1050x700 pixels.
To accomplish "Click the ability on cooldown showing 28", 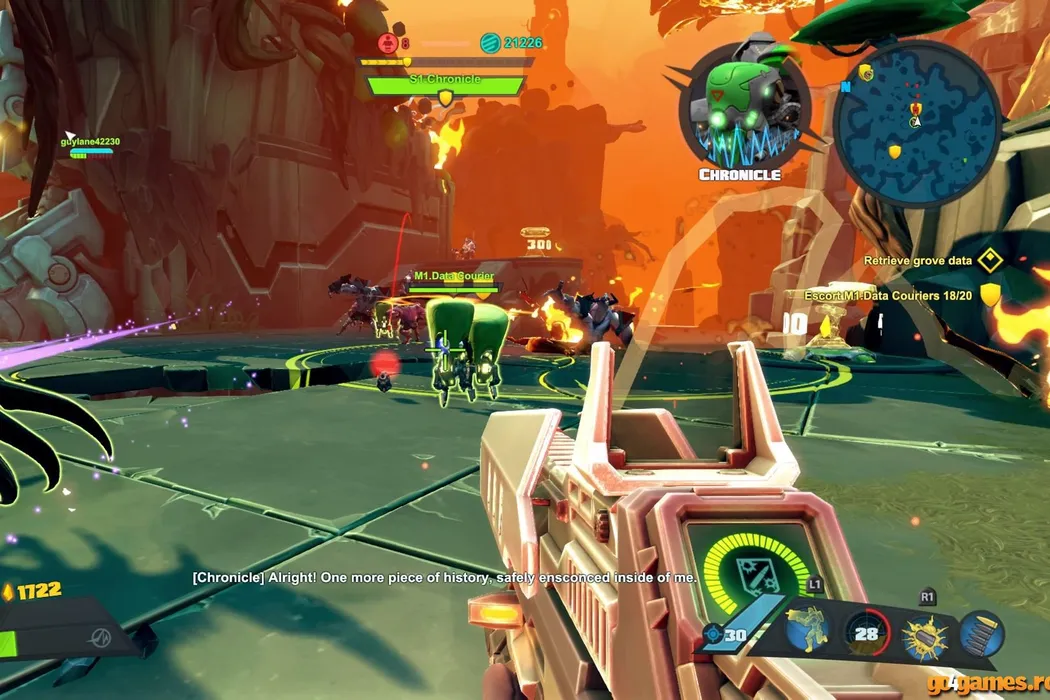I will coord(867,633).
